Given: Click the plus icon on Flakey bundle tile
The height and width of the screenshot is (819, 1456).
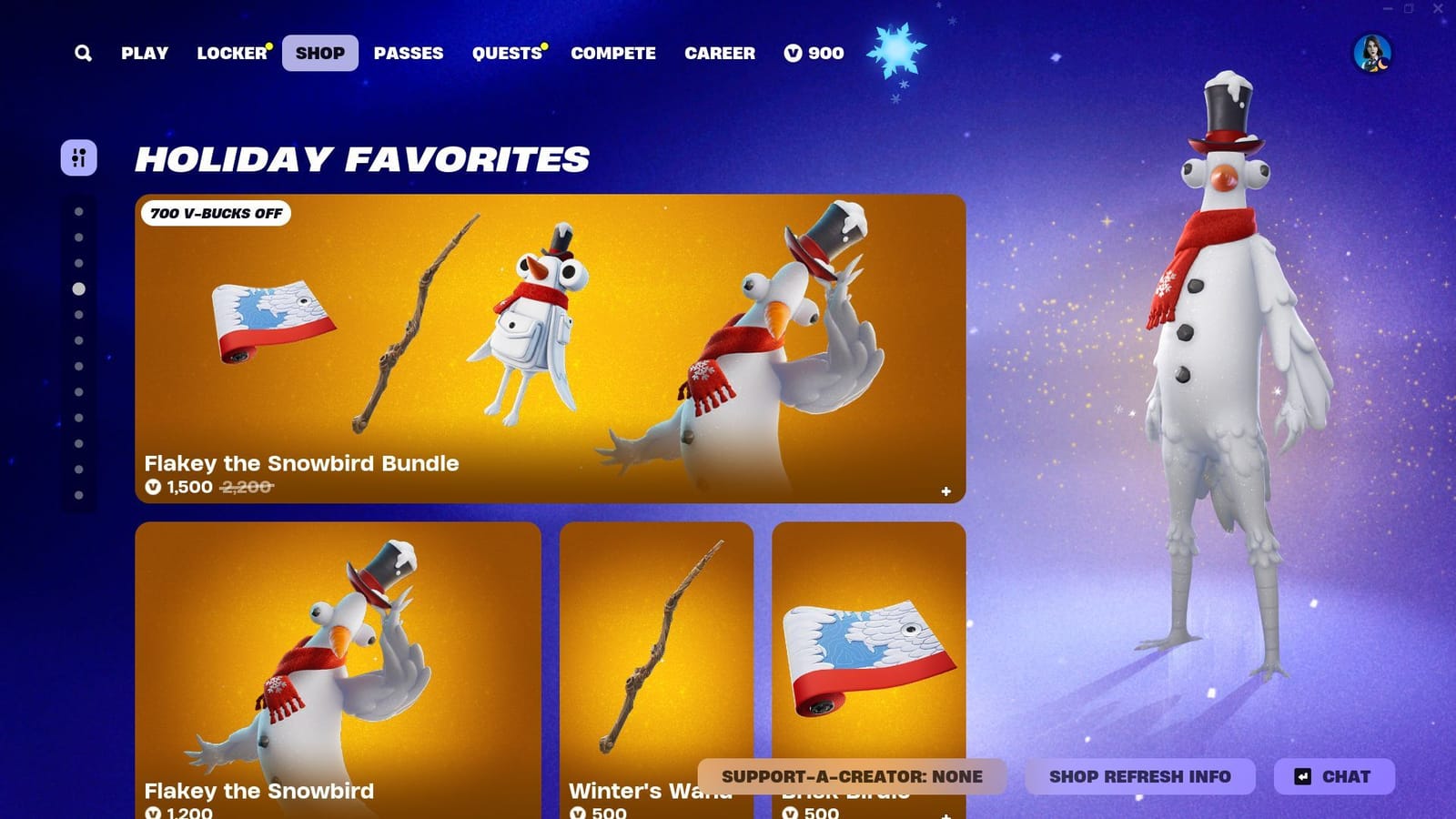Looking at the screenshot, I should coord(947,490).
